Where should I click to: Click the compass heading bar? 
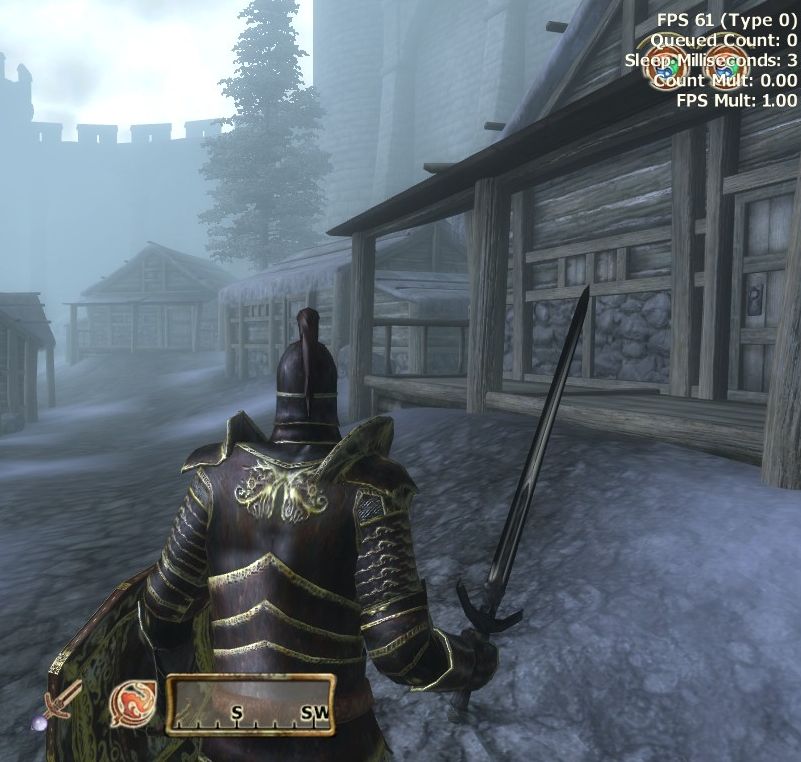[250, 704]
